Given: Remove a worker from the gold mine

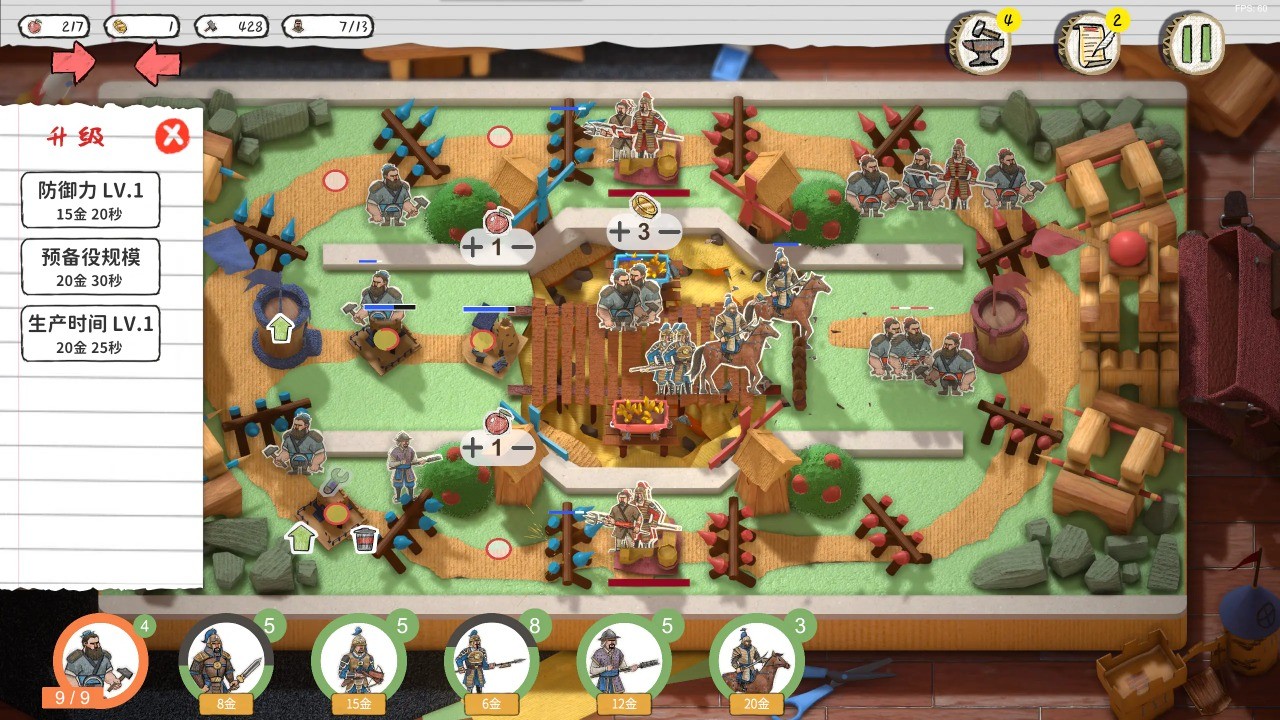Looking at the screenshot, I should pos(669,232).
